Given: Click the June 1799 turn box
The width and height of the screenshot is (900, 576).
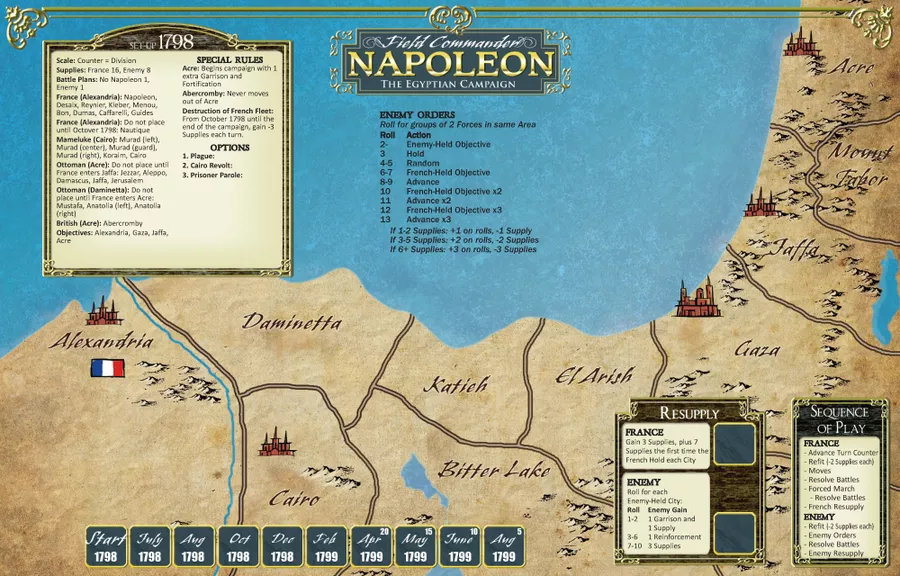Looking at the screenshot, I should coord(459,547).
